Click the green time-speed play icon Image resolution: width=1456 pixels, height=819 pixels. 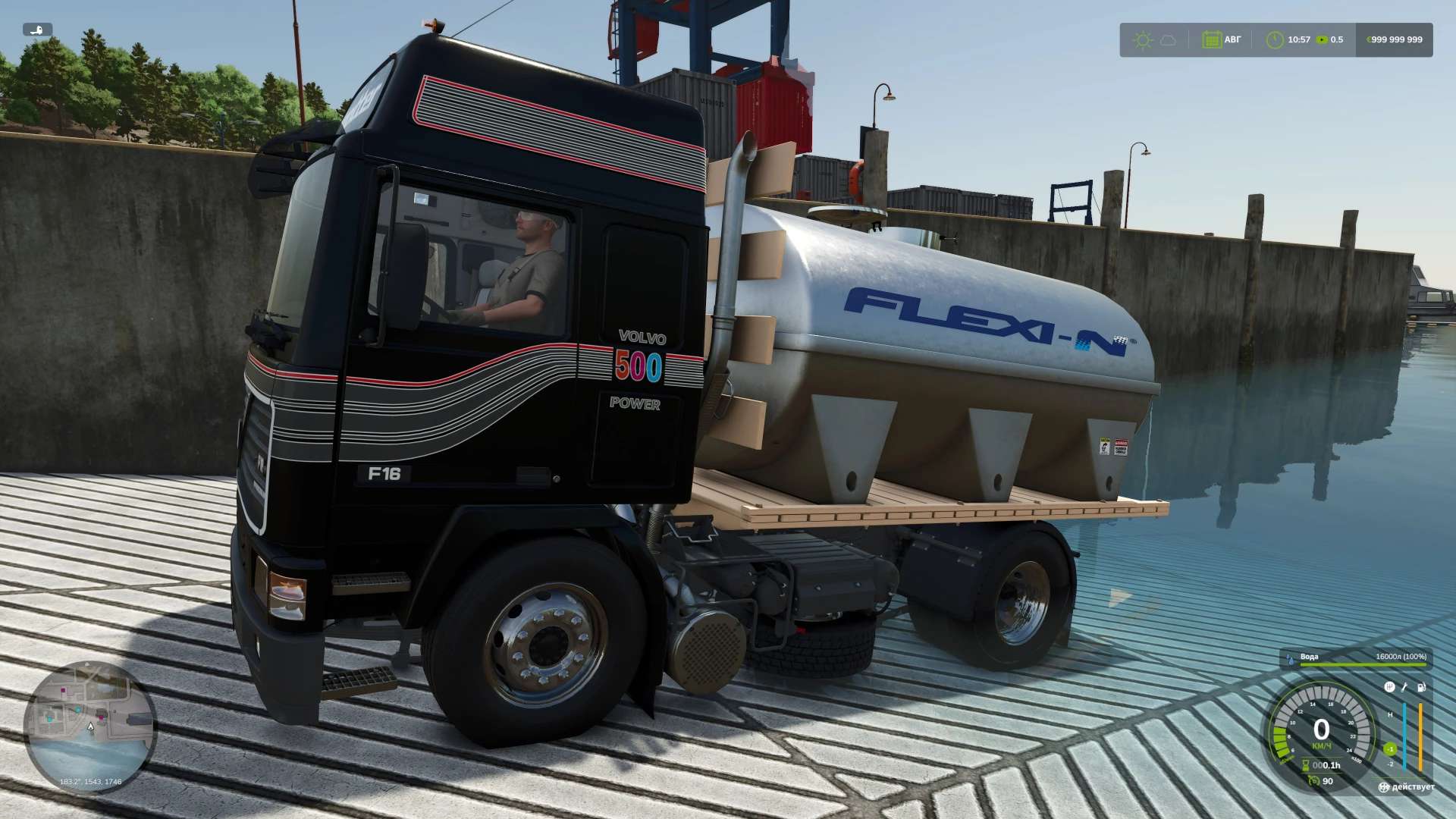[x=1322, y=40]
